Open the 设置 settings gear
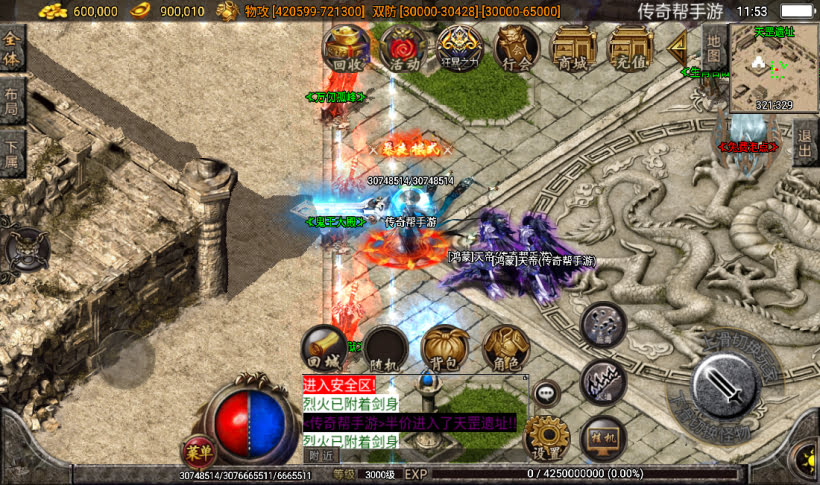This screenshot has width=820, height=485. [547, 439]
